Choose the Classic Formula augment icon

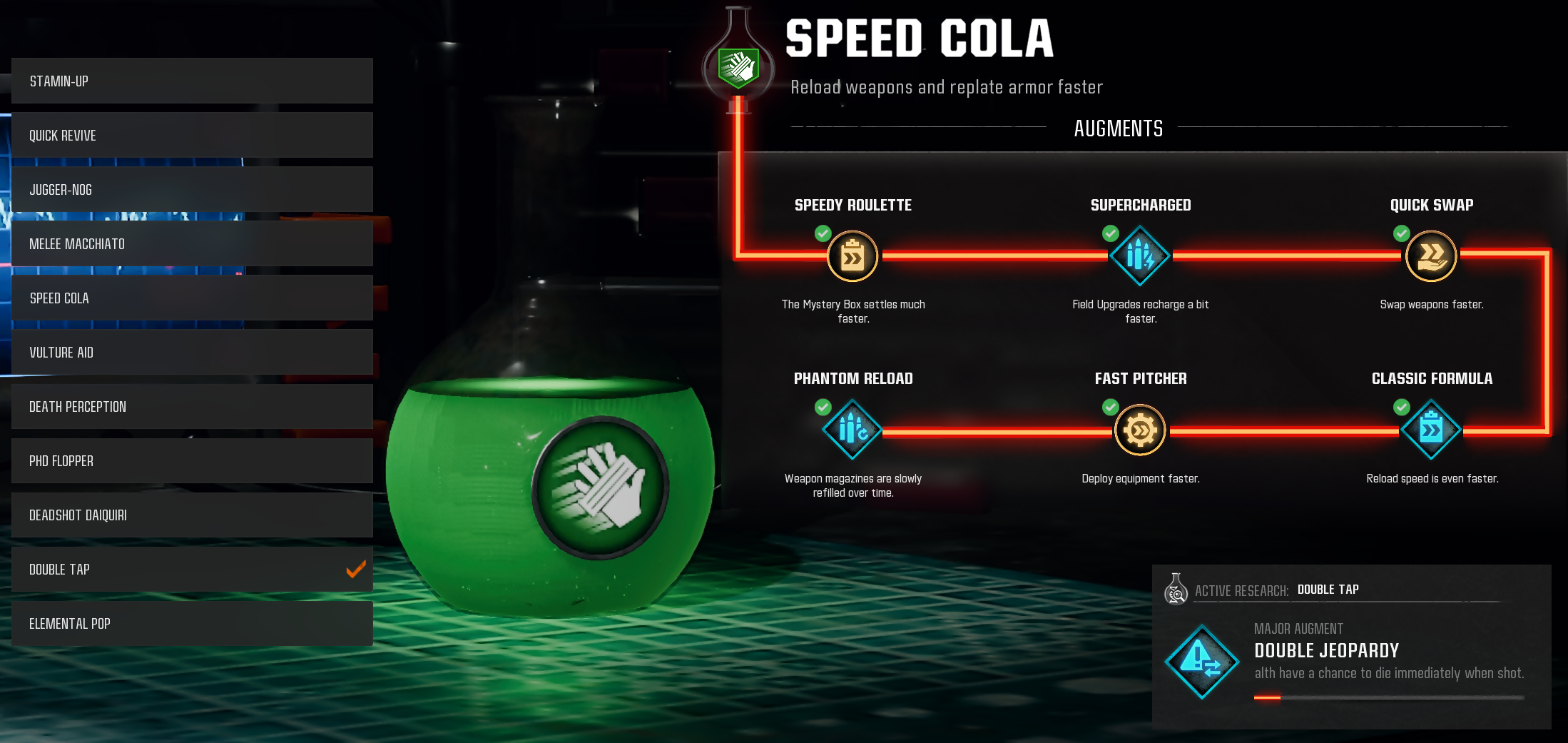coord(1431,430)
